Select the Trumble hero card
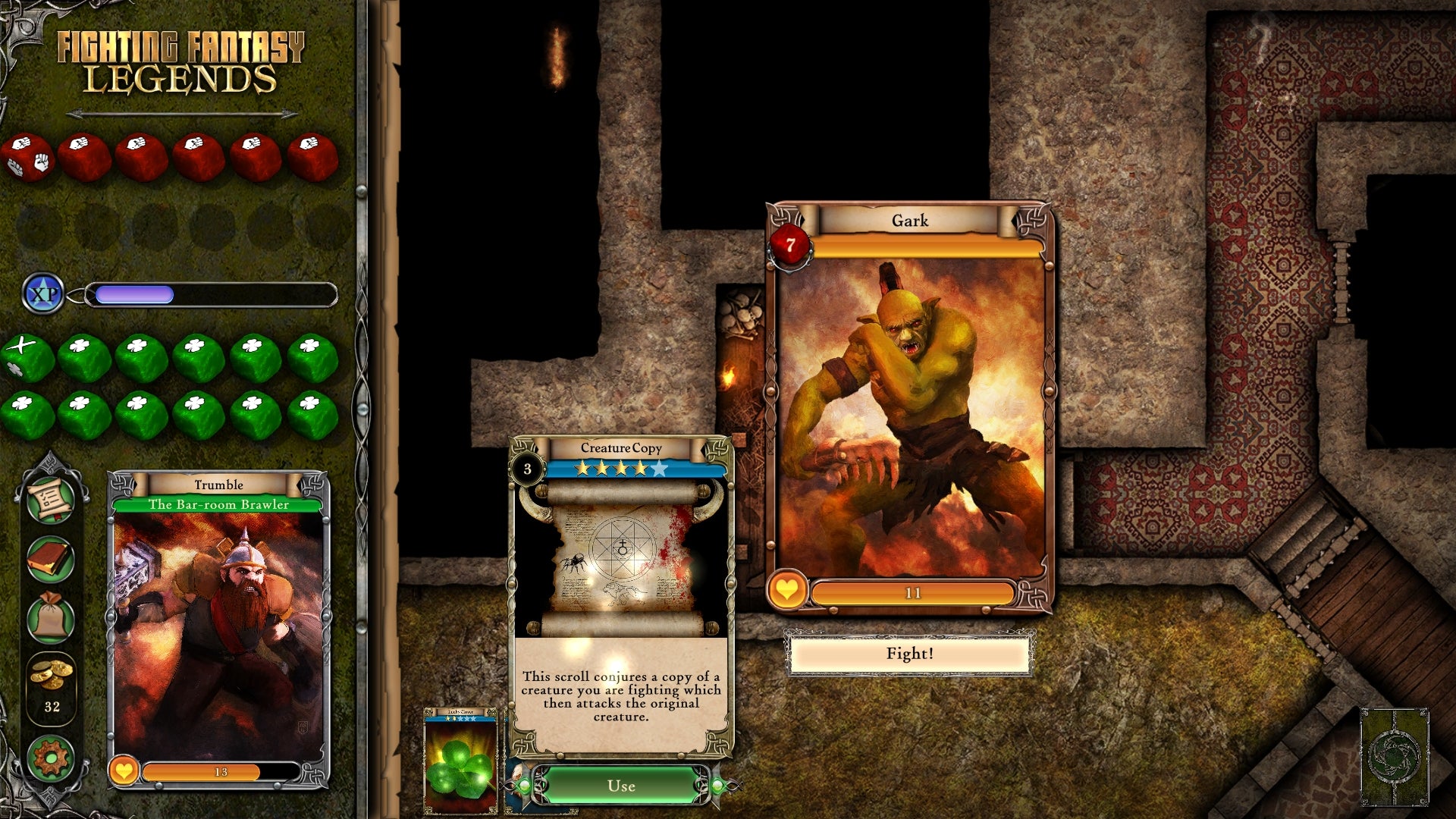Image resolution: width=1456 pixels, height=819 pixels. point(219,629)
